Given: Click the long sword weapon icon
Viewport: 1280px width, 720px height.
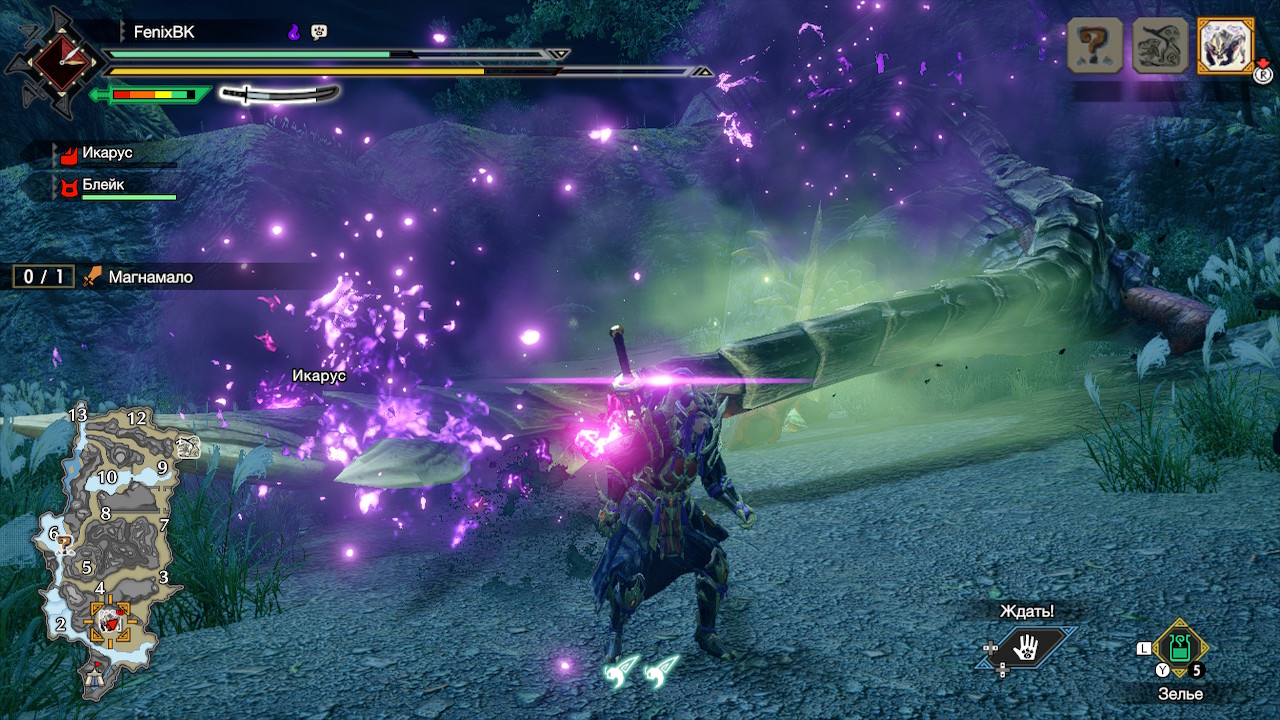Looking at the screenshot, I should (x=279, y=94).
